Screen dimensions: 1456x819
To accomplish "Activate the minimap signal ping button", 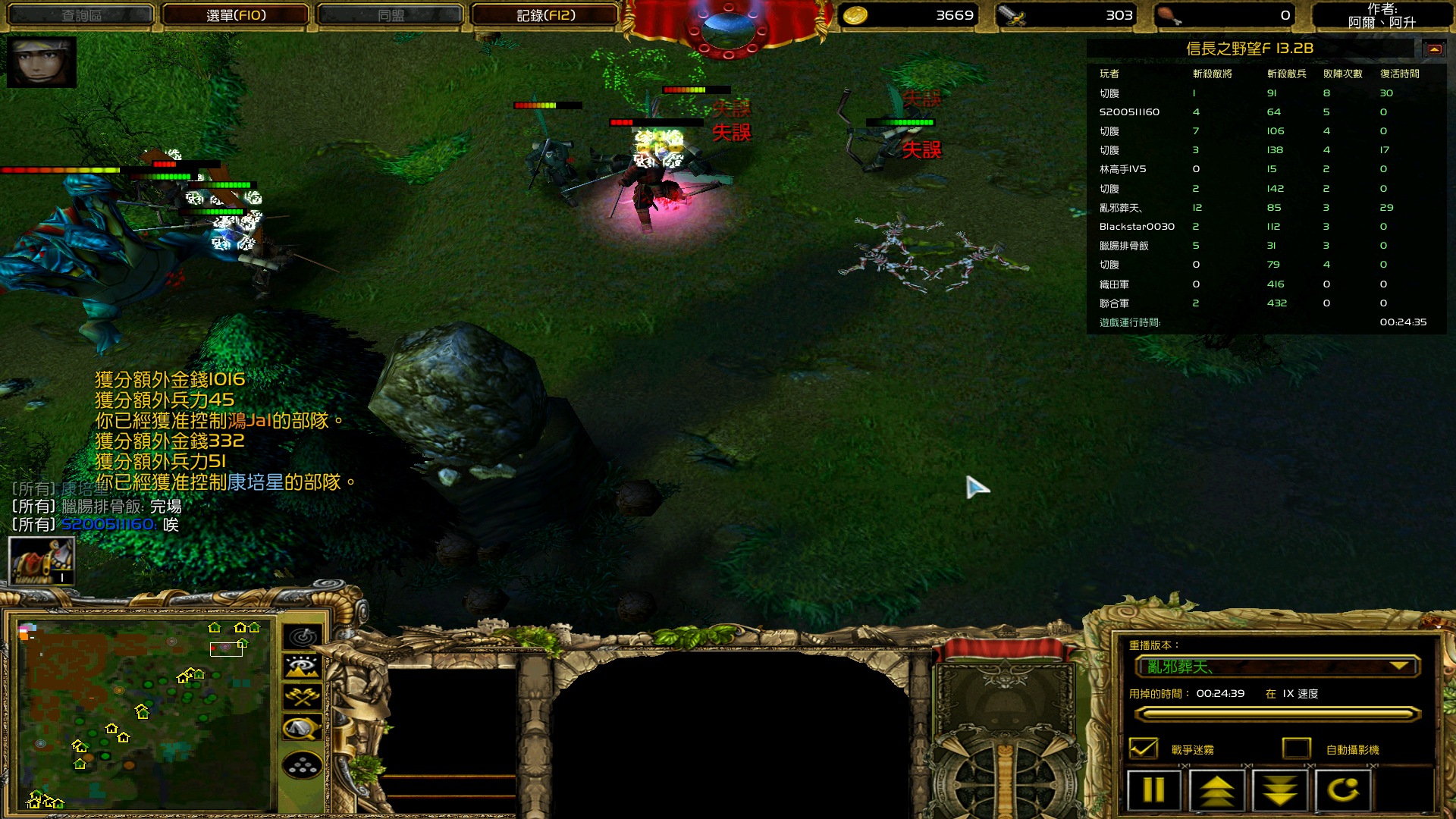I will coord(303,637).
